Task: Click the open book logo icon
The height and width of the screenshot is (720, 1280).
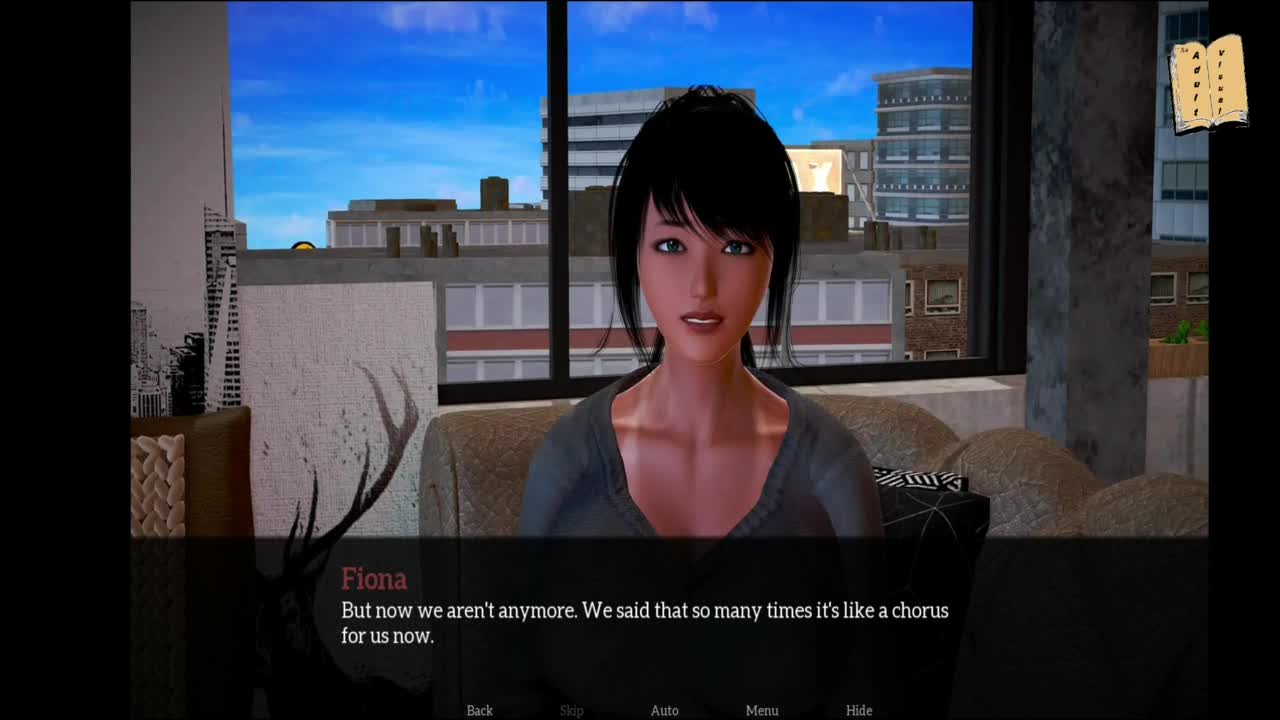Action: click(x=1208, y=84)
